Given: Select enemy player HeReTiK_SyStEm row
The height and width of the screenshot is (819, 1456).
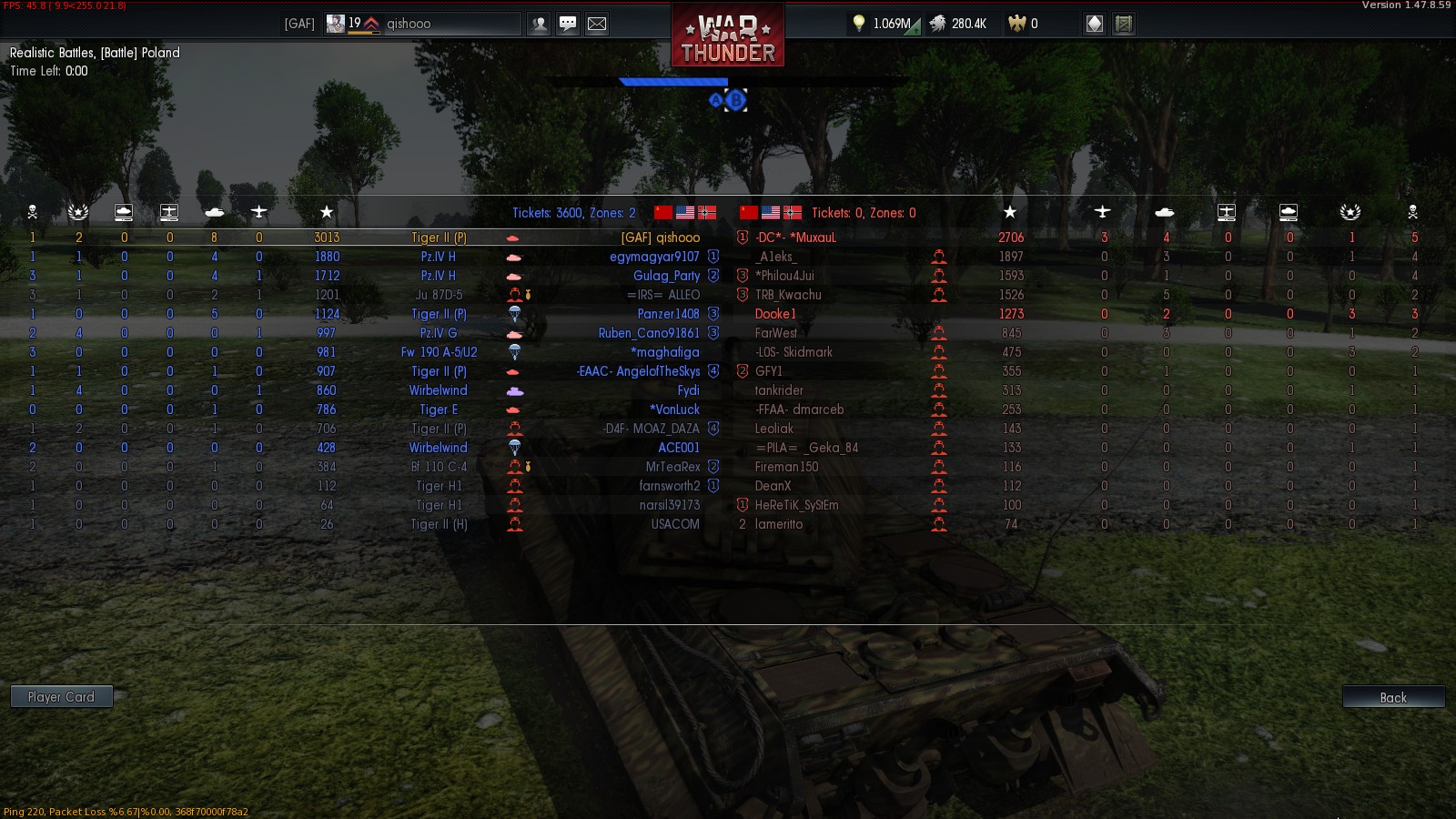Looking at the screenshot, I should click(x=797, y=505).
